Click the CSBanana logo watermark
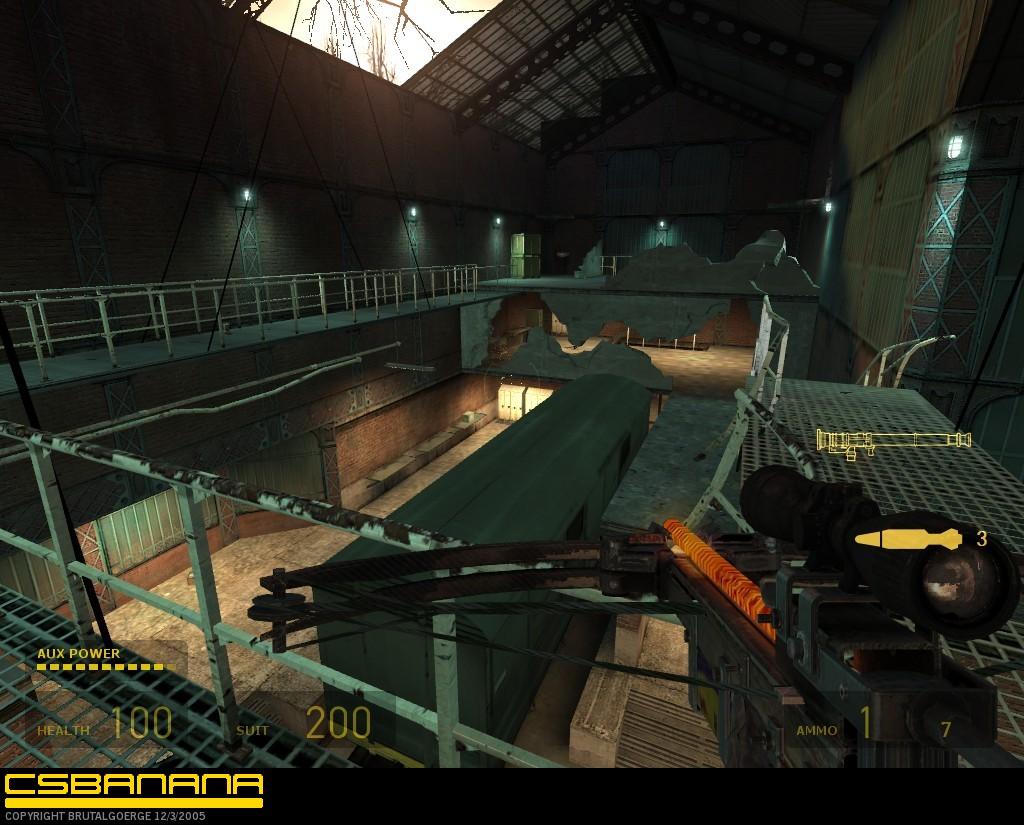This screenshot has height=825, width=1024. pyautogui.click(x=133, y=785)
